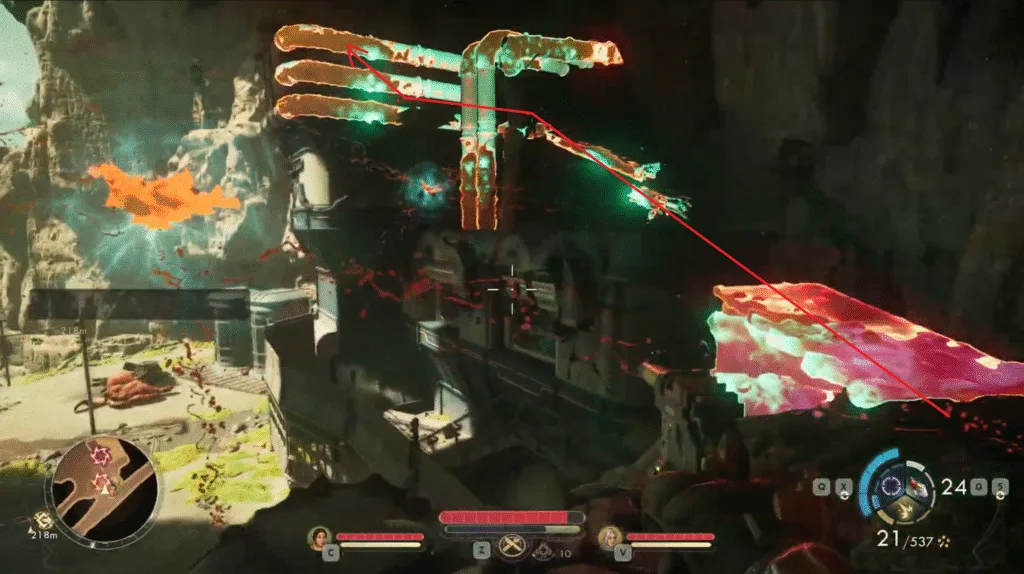Image resolution: width=1024 pixels, height=574 pixels.
Task: Select the blonde companion portrait
Action: (609, 539)
